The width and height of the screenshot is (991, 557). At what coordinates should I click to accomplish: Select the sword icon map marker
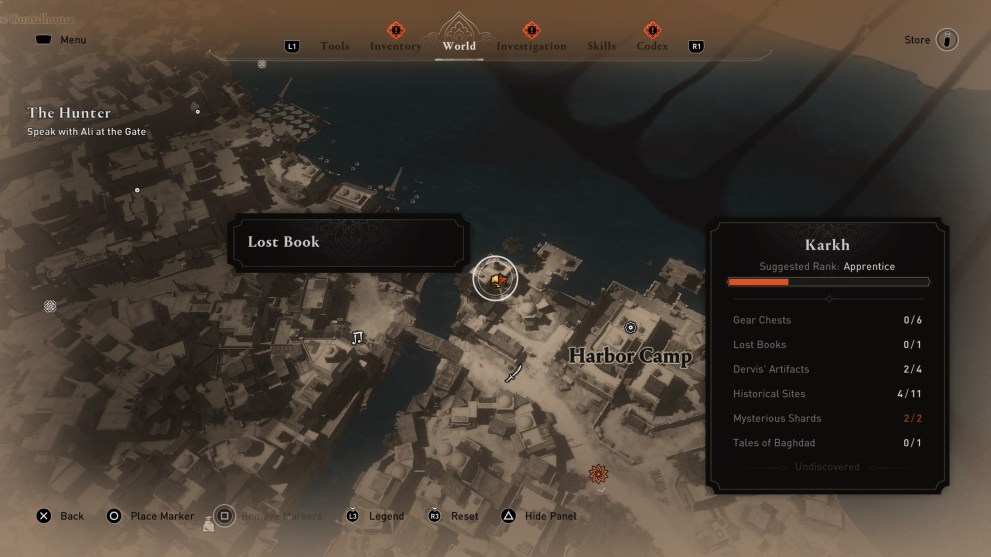[x=514, y=373]
